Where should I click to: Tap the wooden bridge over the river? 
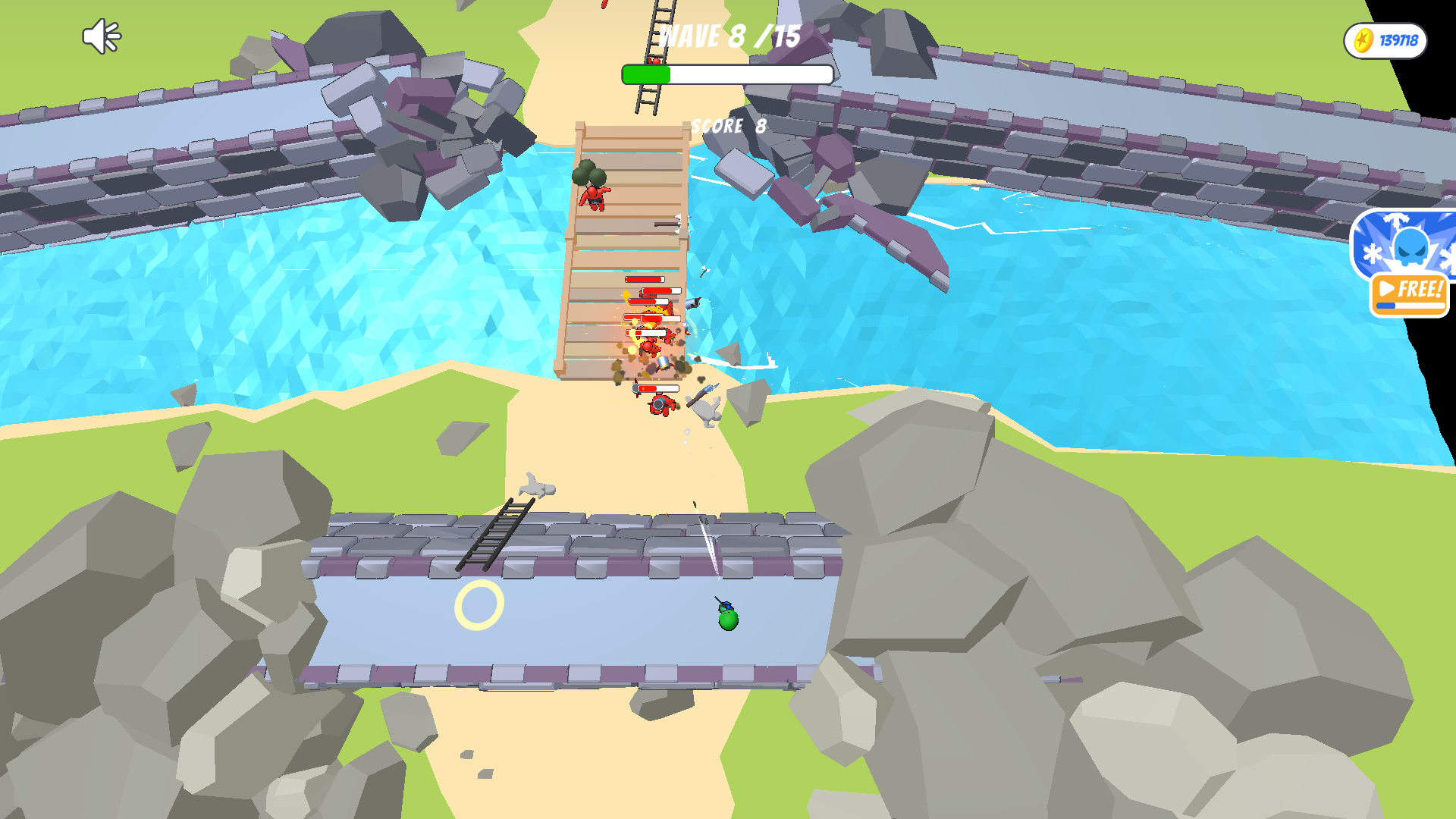pyautogui.click(x=622, y=250)
